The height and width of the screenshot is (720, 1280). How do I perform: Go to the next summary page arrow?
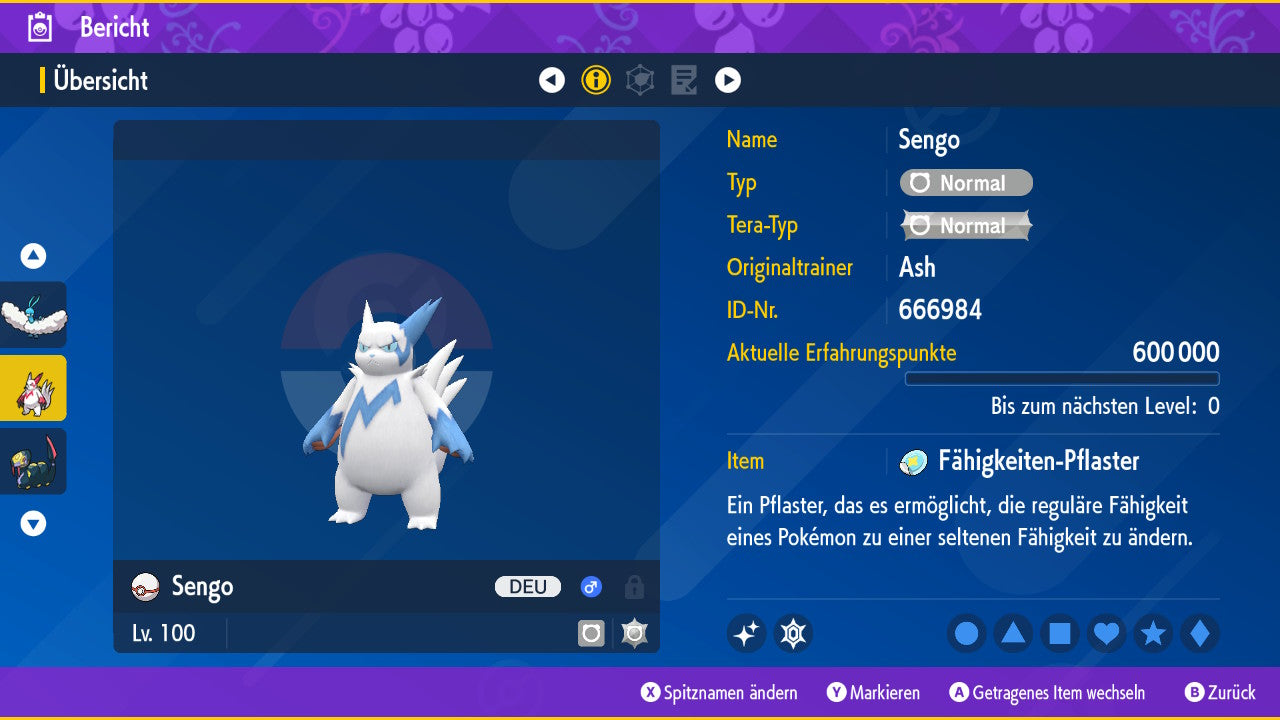point(728,80)
